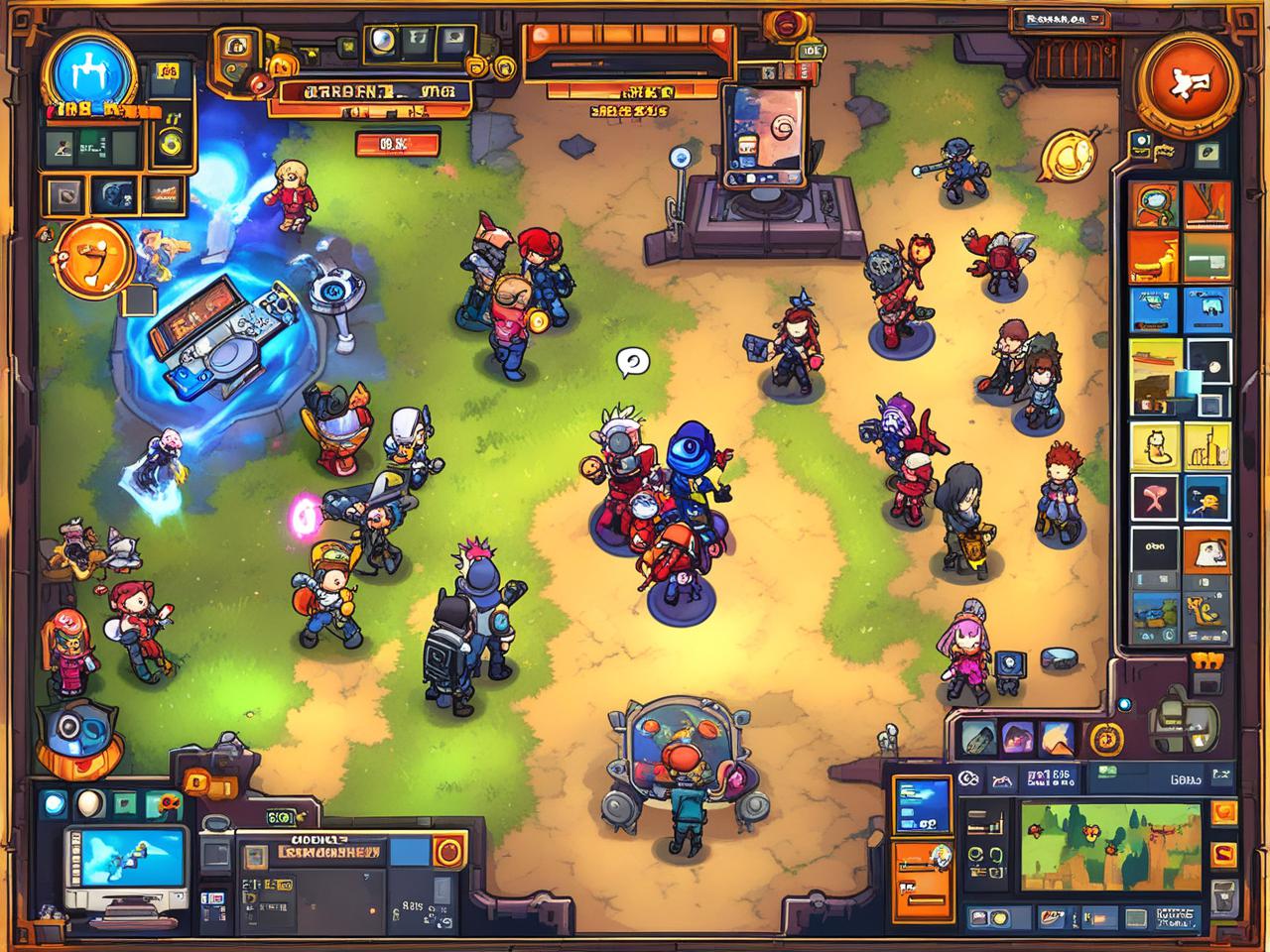The height and width of the screenshot is (952, 1270).
Task: Open the computer monitor preview panel
Action: point(125,868)
